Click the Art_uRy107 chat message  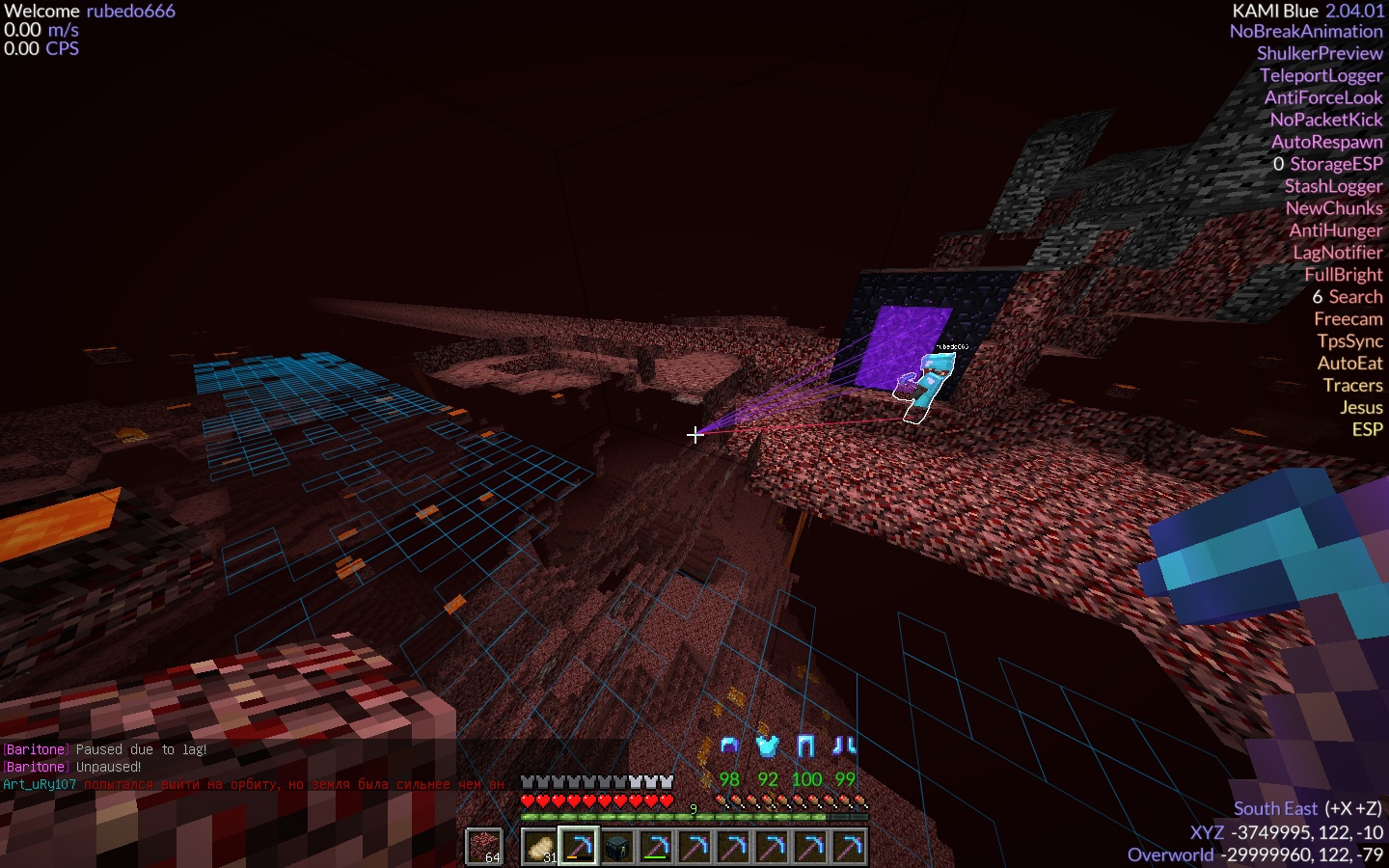(x=253, y=784)
